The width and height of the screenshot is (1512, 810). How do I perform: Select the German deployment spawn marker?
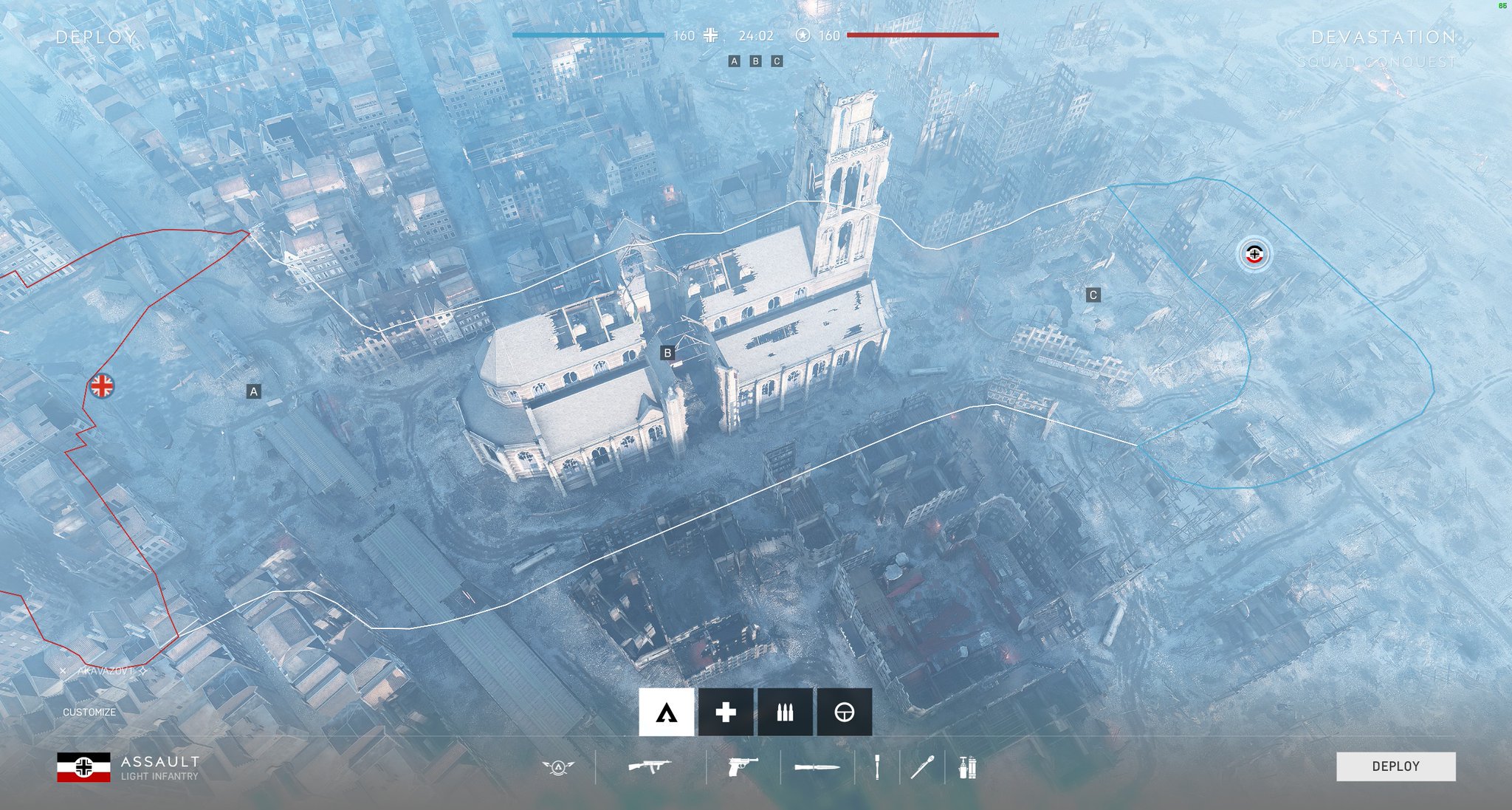pos(1254,255)
